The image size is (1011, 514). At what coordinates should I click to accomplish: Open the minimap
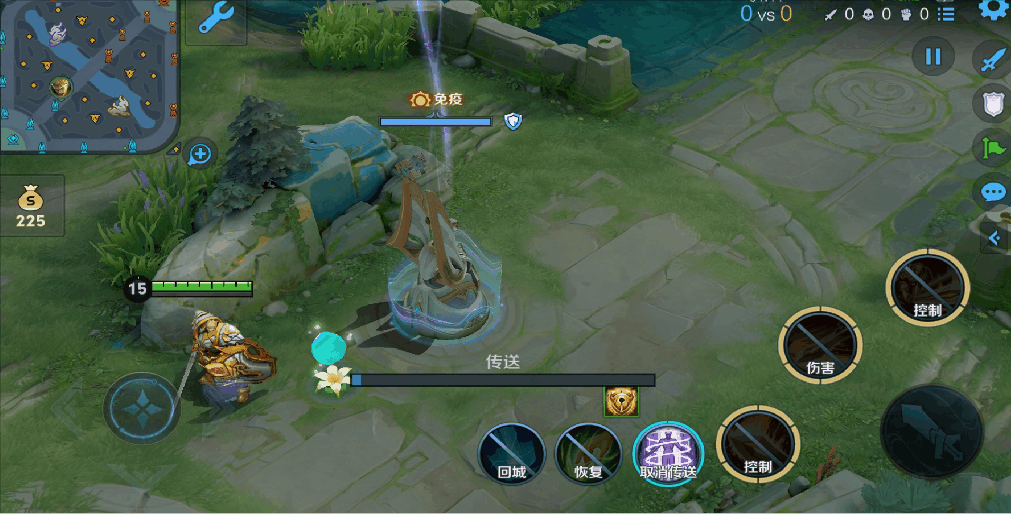pyautogui.click(x=88, y=75)
